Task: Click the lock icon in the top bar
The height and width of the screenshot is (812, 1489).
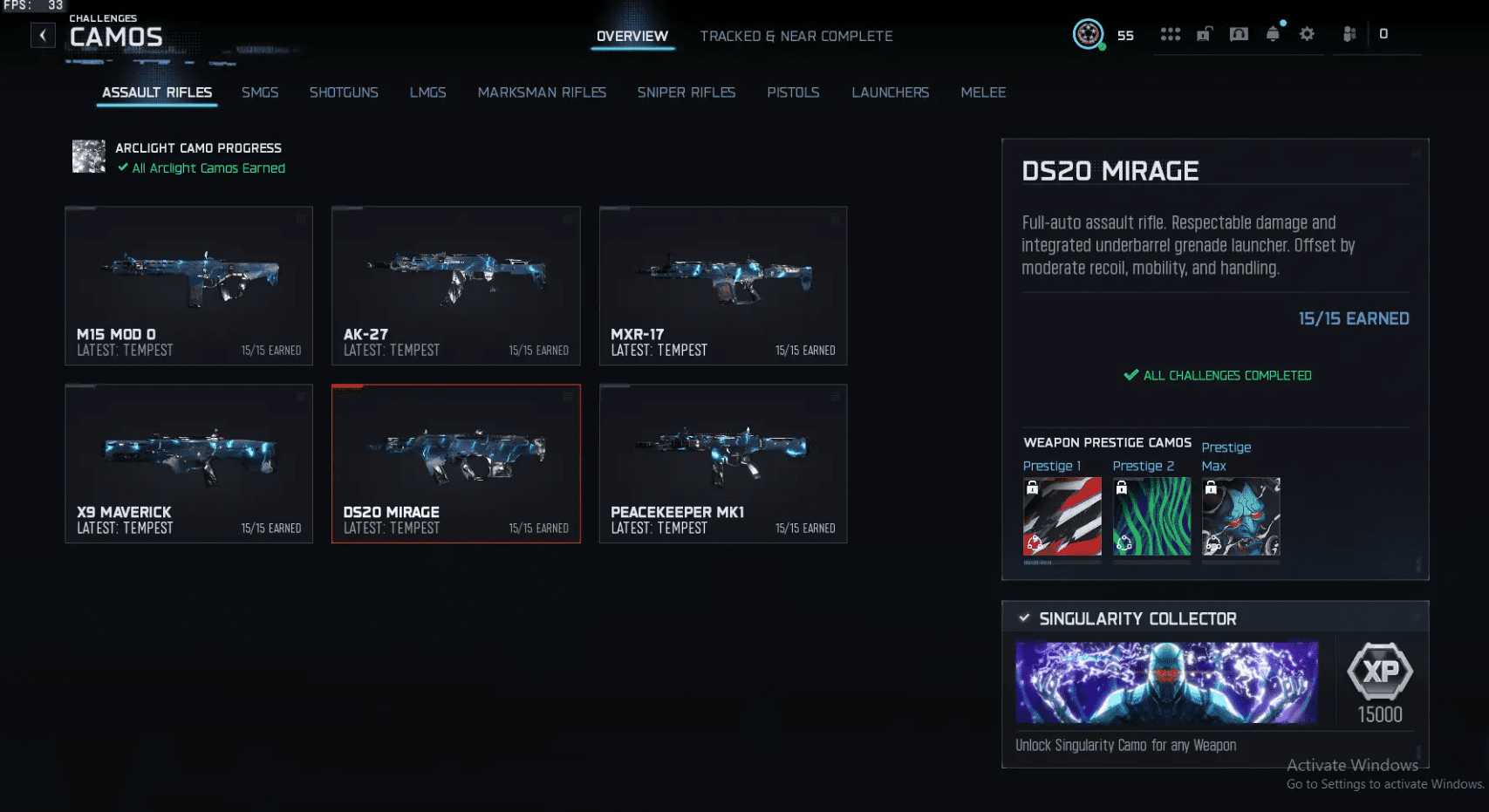Action: click(x=1205, y=33)
